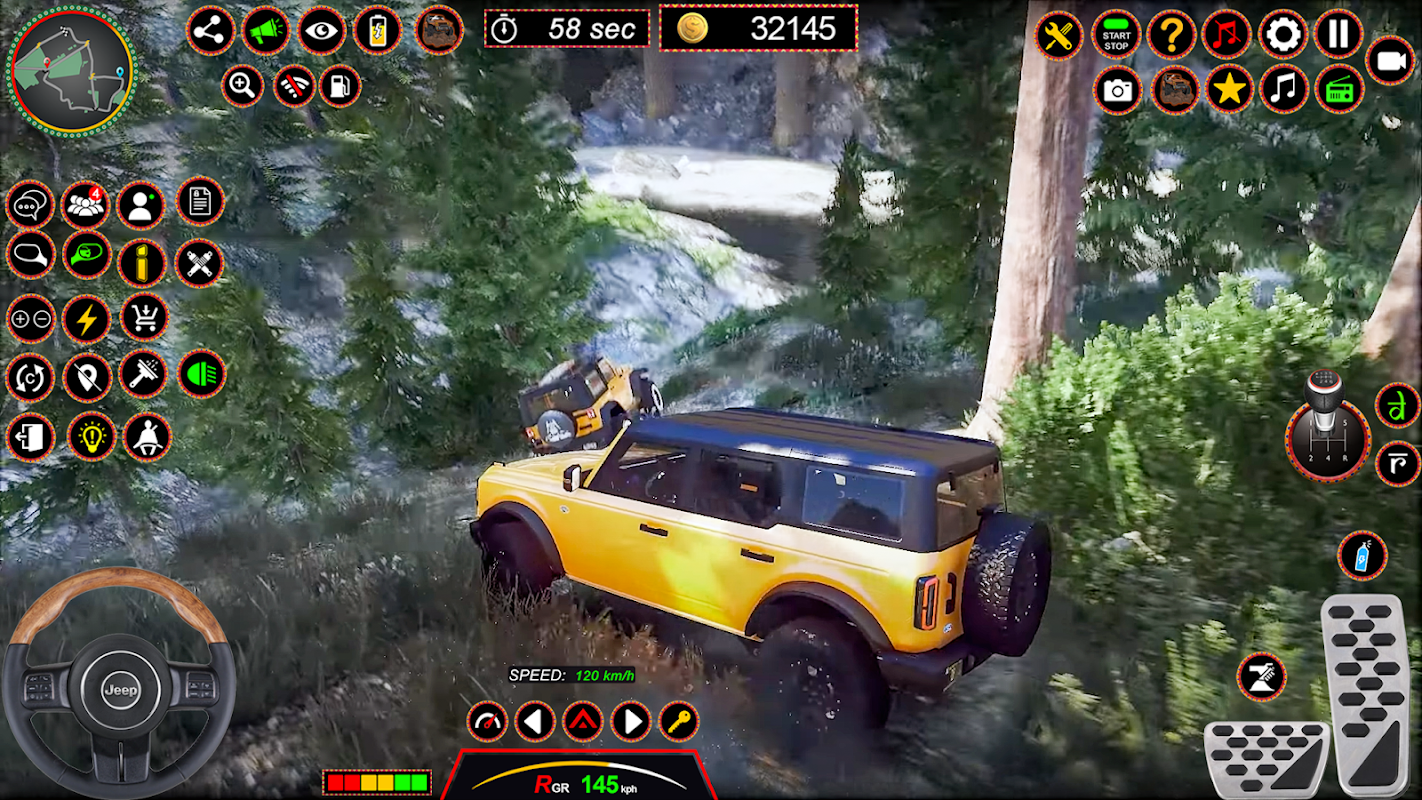Click the magnifier zoom-in button
Viewport: 1422px width, 800px height.
click(243, 85)
